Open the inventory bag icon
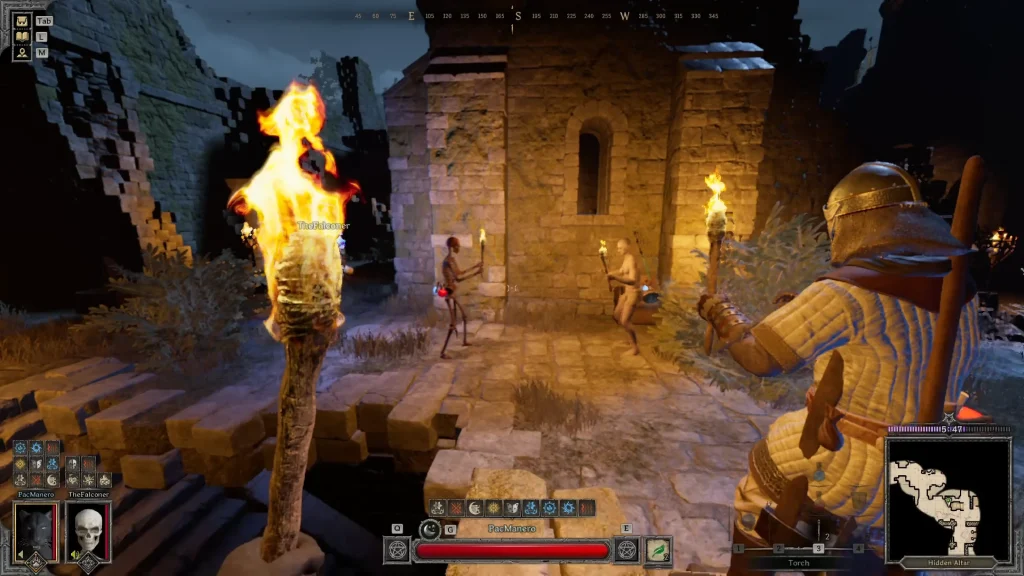1024x576 pixels. [x=23, y=21]
